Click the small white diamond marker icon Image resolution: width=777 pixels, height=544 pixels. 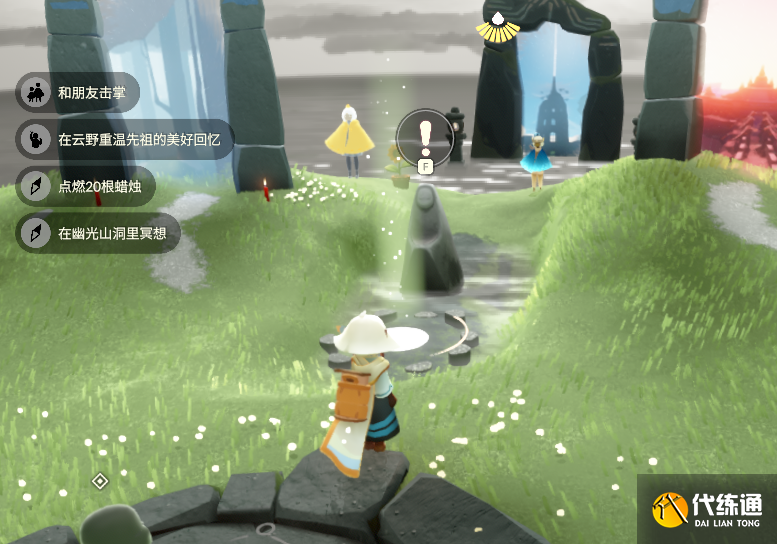100,481
